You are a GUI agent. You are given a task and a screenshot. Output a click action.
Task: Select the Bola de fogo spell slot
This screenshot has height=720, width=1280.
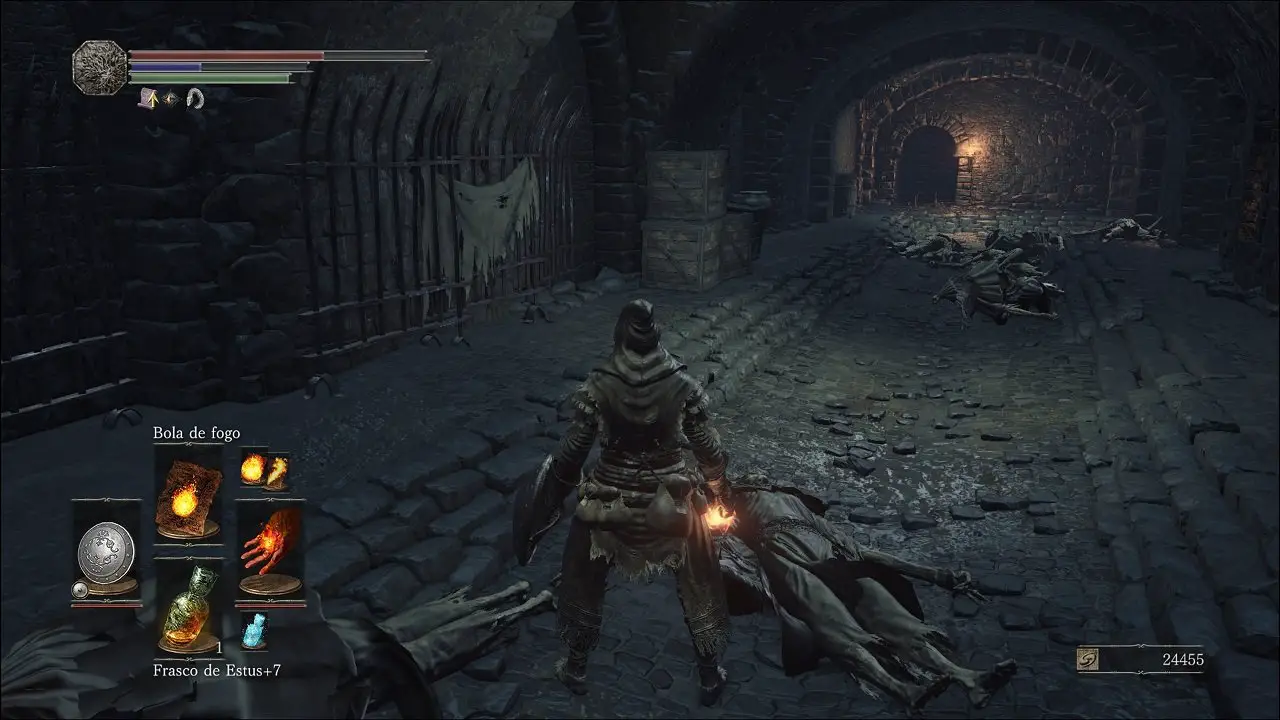tap(188, 495)
